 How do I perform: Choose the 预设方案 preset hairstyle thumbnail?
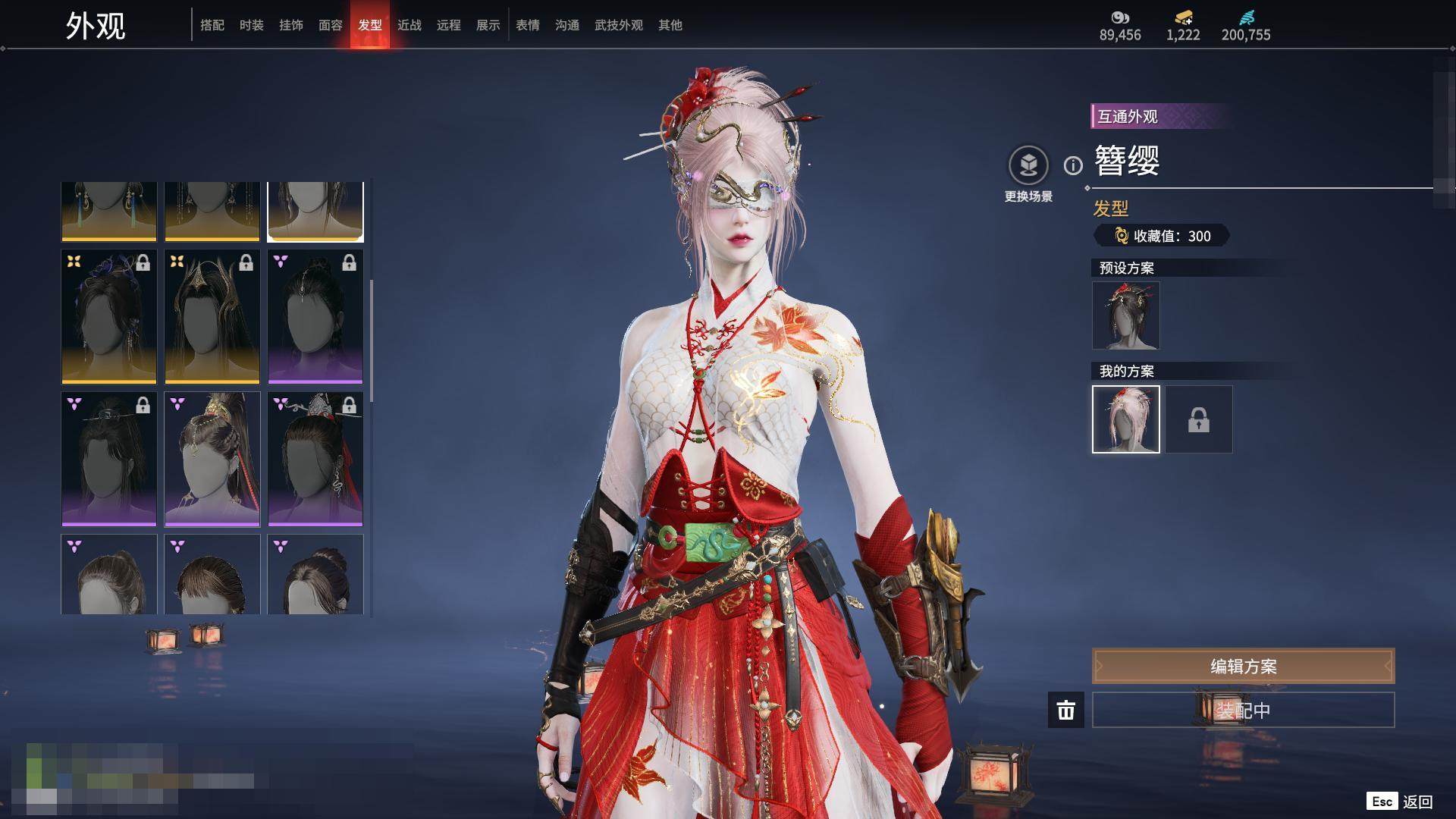1126,315
